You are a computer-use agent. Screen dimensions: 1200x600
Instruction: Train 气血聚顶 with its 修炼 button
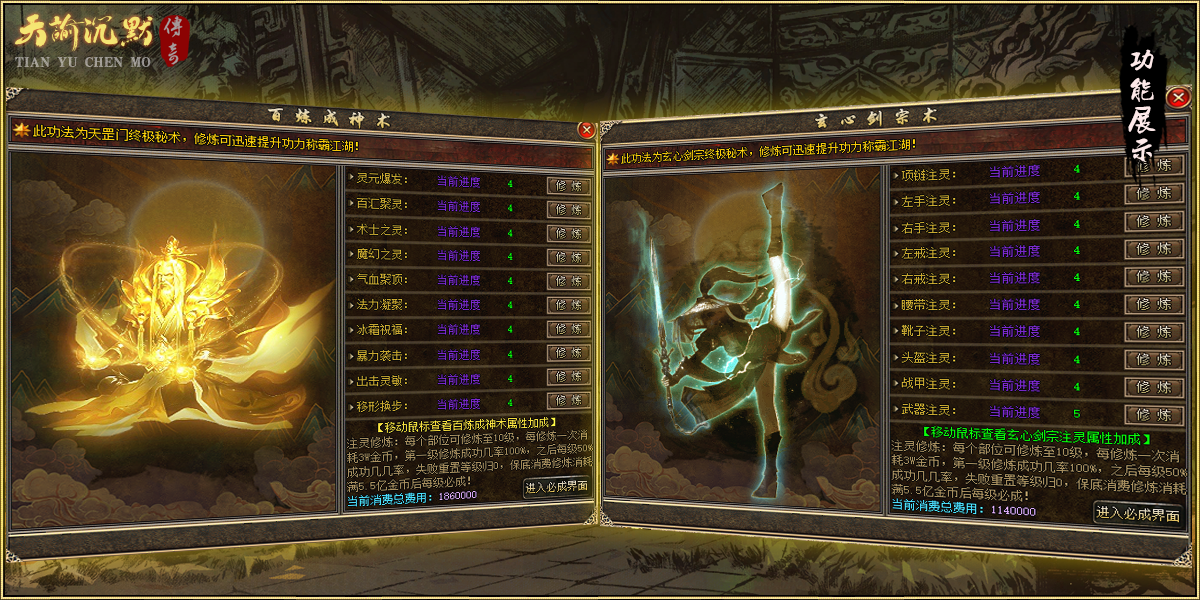(x=569, y=282)
